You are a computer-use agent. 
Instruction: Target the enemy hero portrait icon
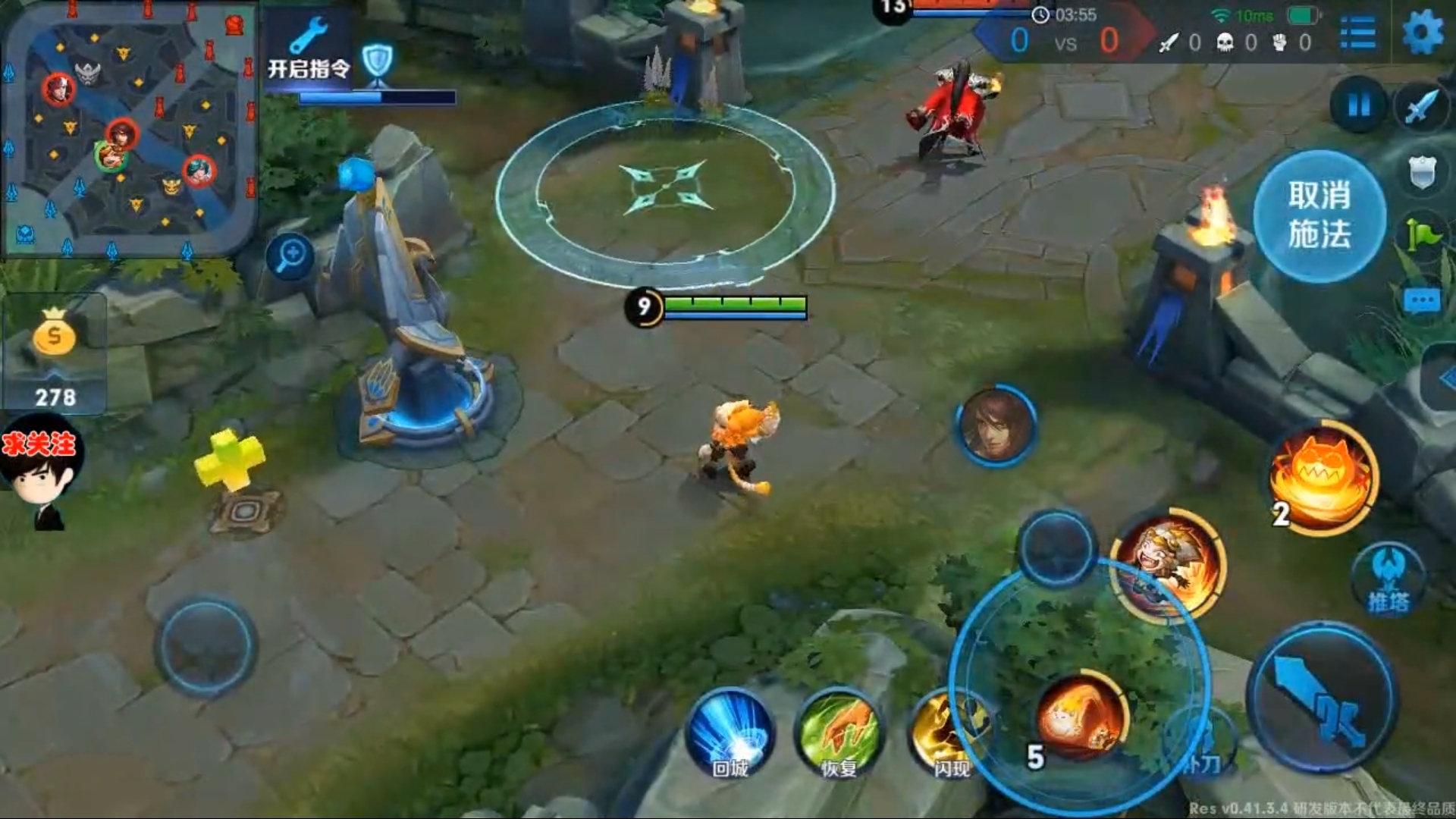tap(996, 425)
